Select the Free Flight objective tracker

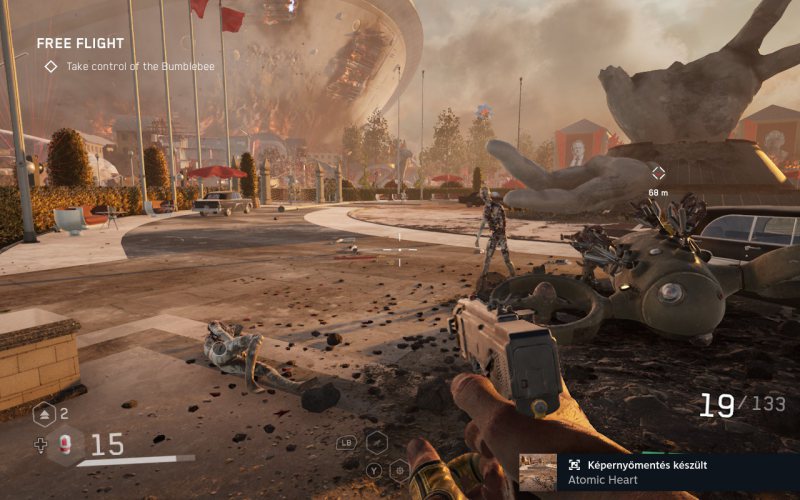click(81, 44)
